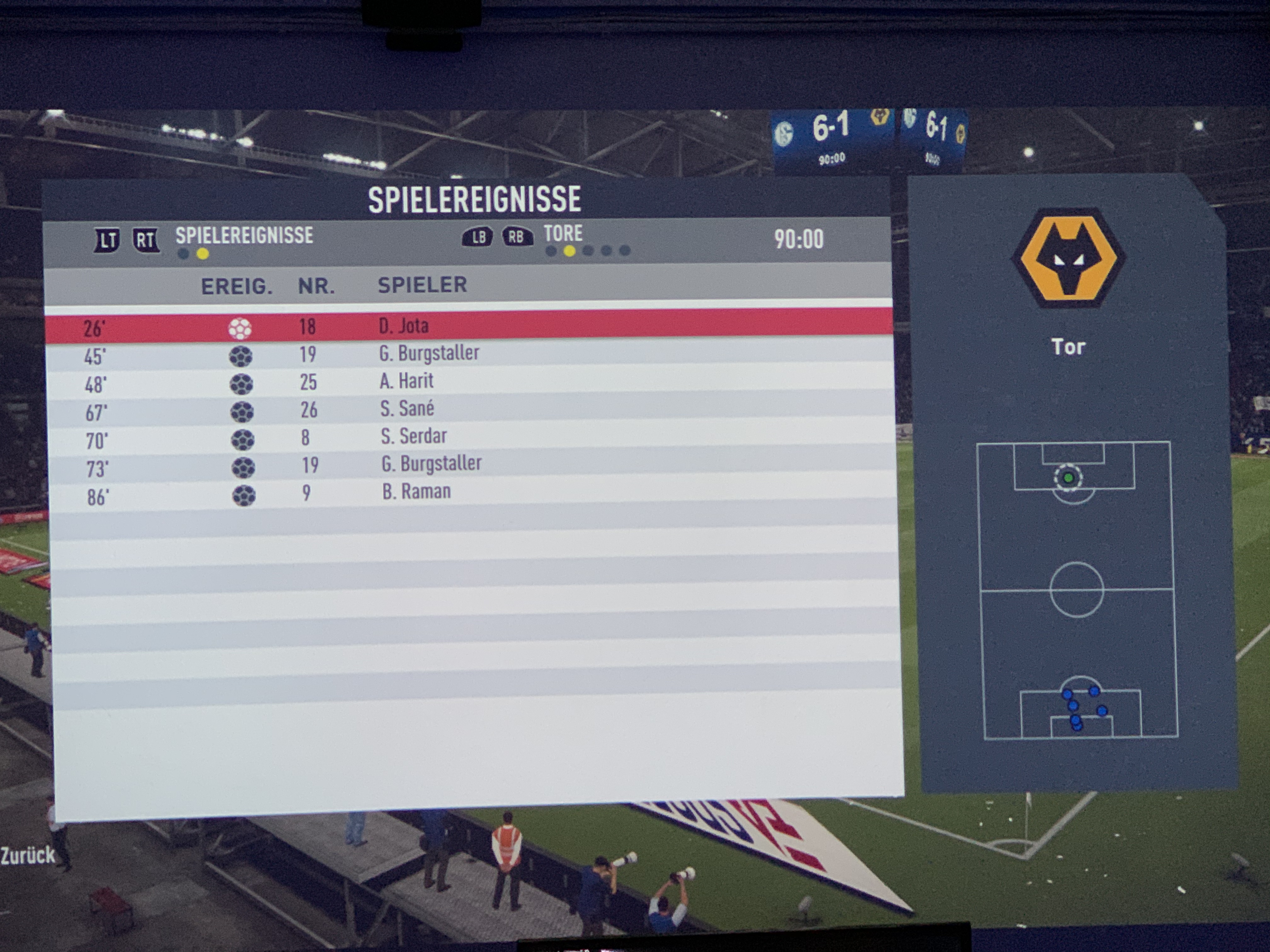Go back with the Zurück button
This screenshot has width=1270, height=952.
click(x=27, y=856)
